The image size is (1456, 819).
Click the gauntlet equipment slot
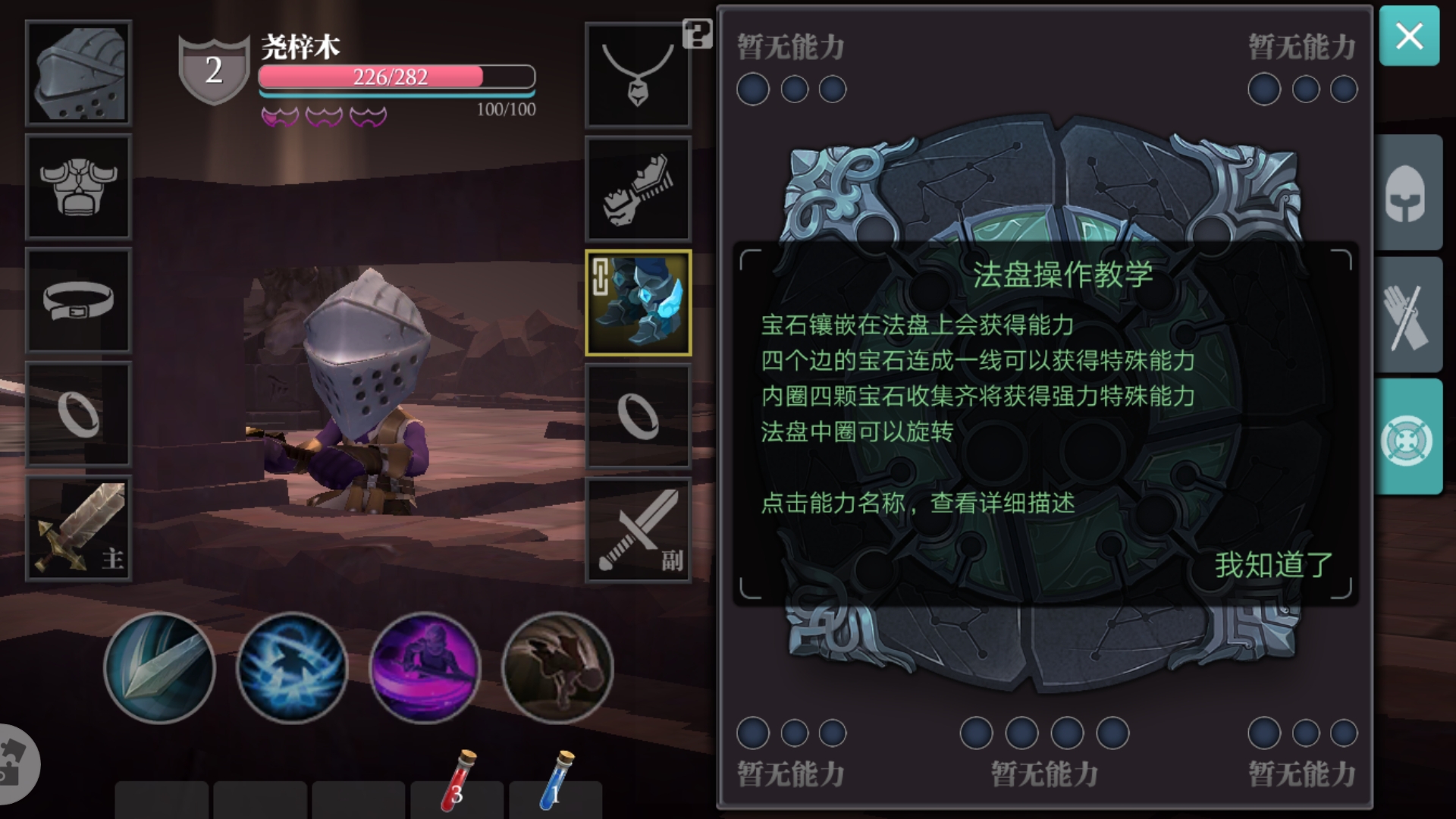click(638, 187)
